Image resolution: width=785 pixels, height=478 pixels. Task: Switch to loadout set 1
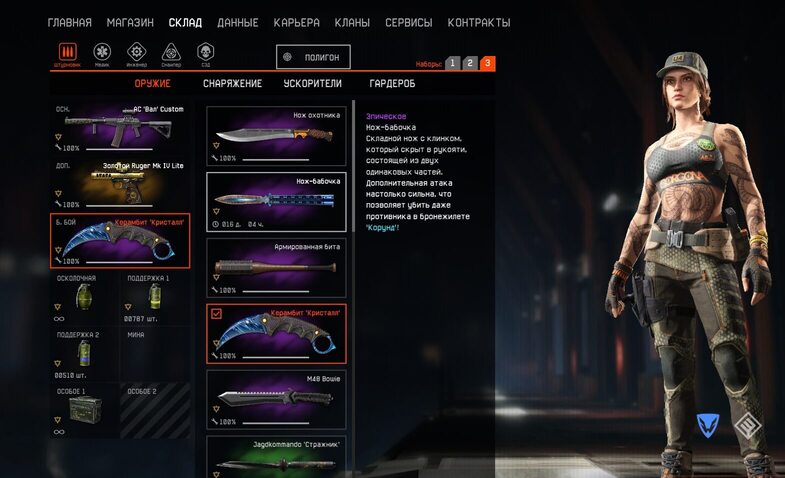(x=452, y=63)
